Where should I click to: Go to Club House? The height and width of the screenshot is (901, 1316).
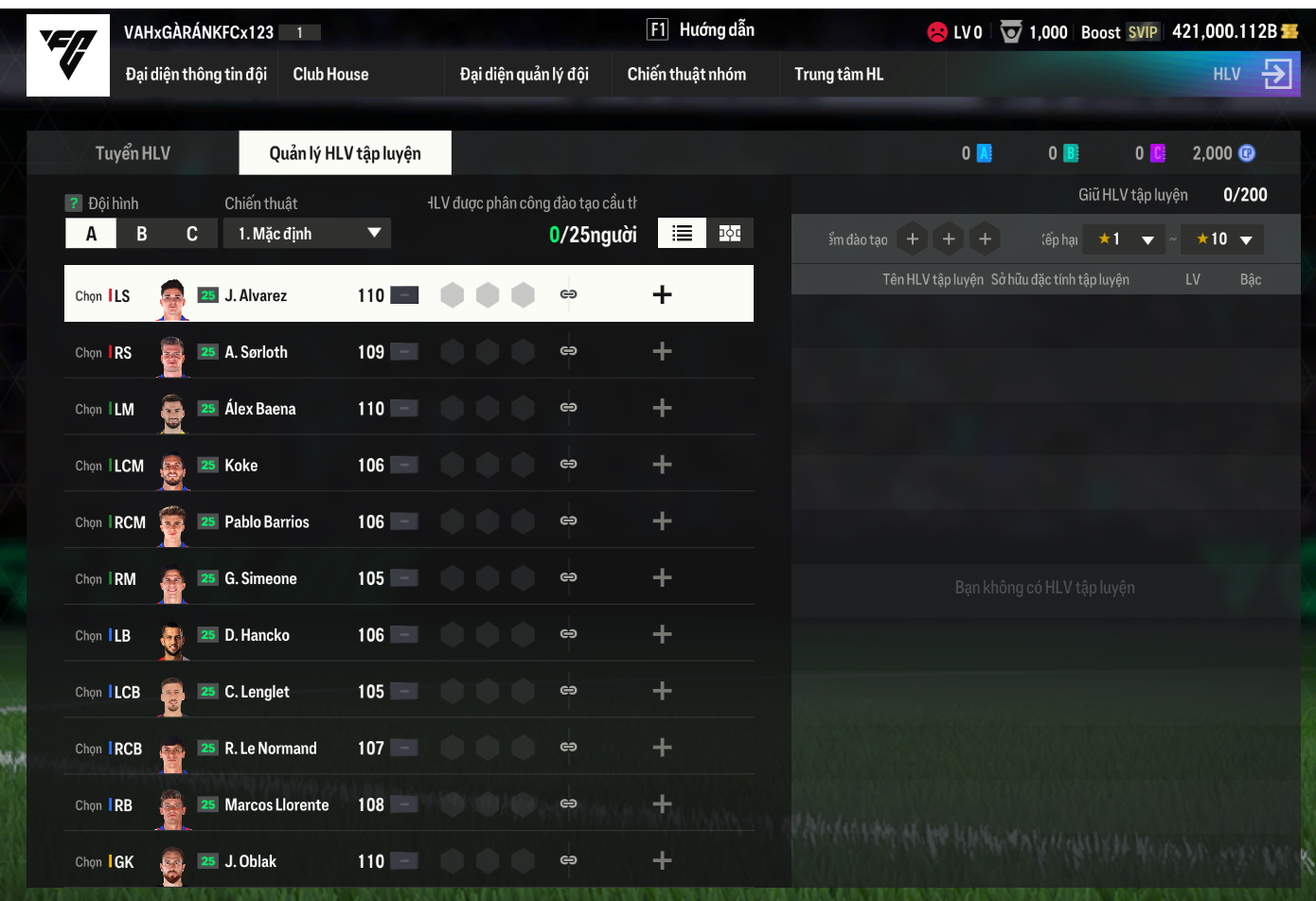tap(330, 74)
